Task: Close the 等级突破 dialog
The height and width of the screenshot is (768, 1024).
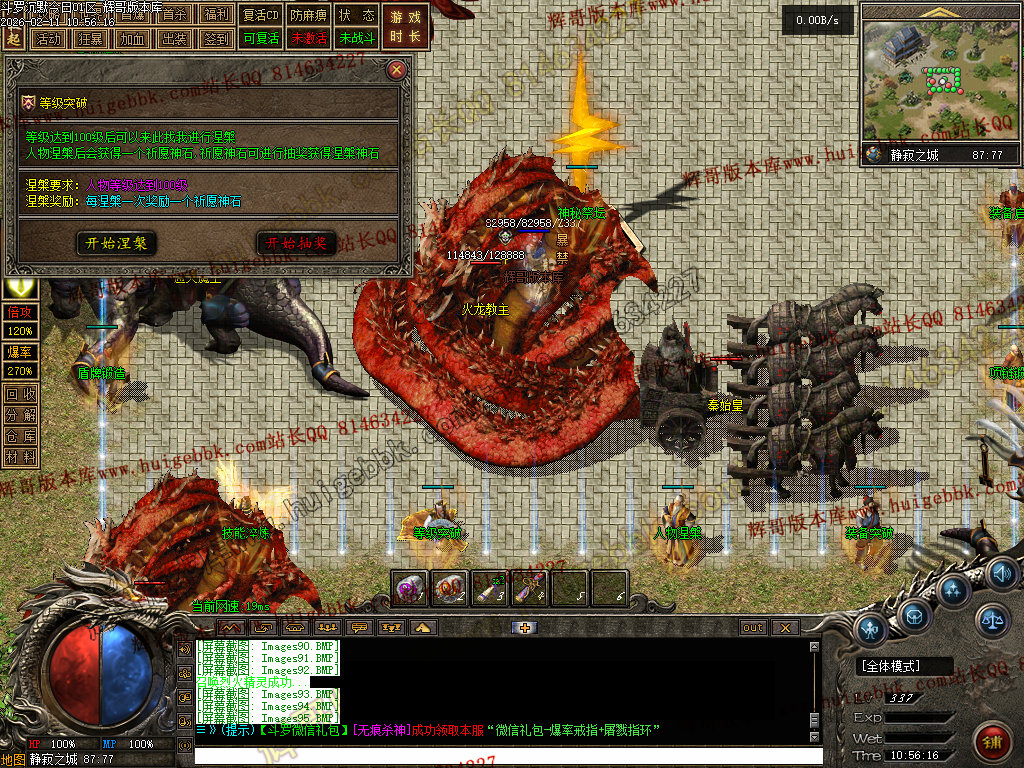Action: click(397, 70)
